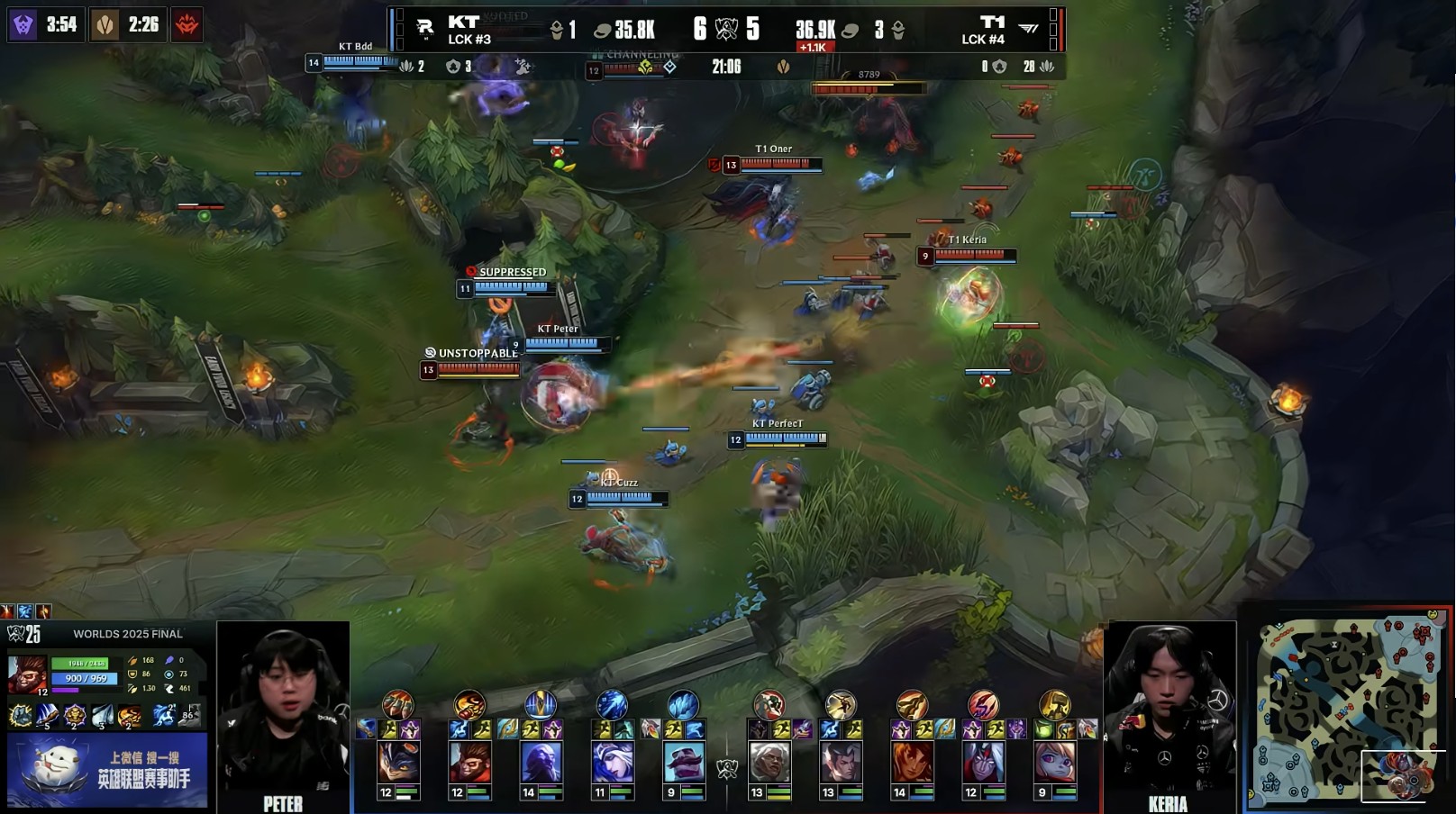This screenshot has width=1456, height=814.
Task: Select Varus's portrait in the champion bar
Action: coord(983,762)
